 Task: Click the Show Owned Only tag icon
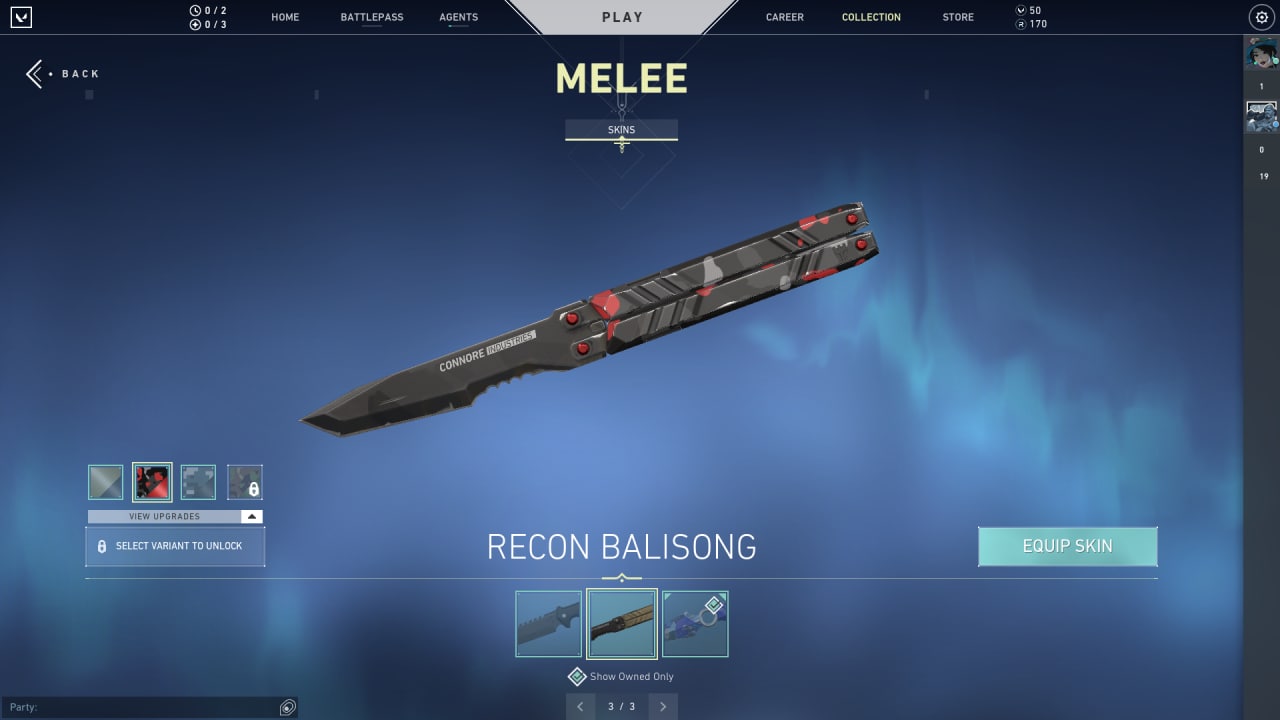577,676
